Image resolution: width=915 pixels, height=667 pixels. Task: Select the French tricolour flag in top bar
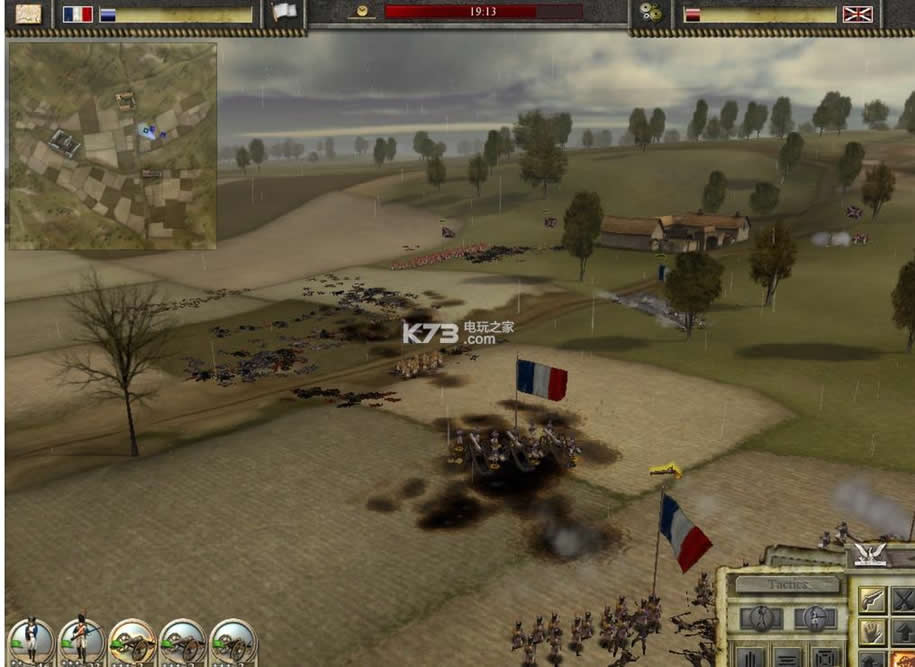click(77, 14)
